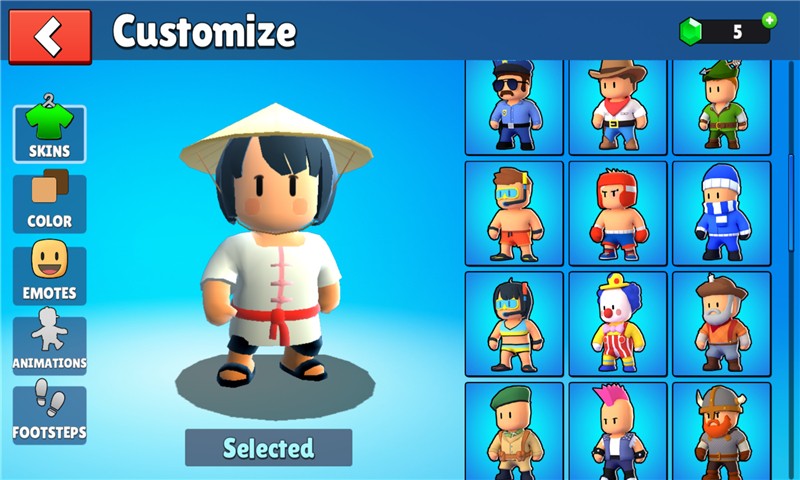This screenshot has width=800, height=480.
Task: Choose the clown skin
Action: 618,323
